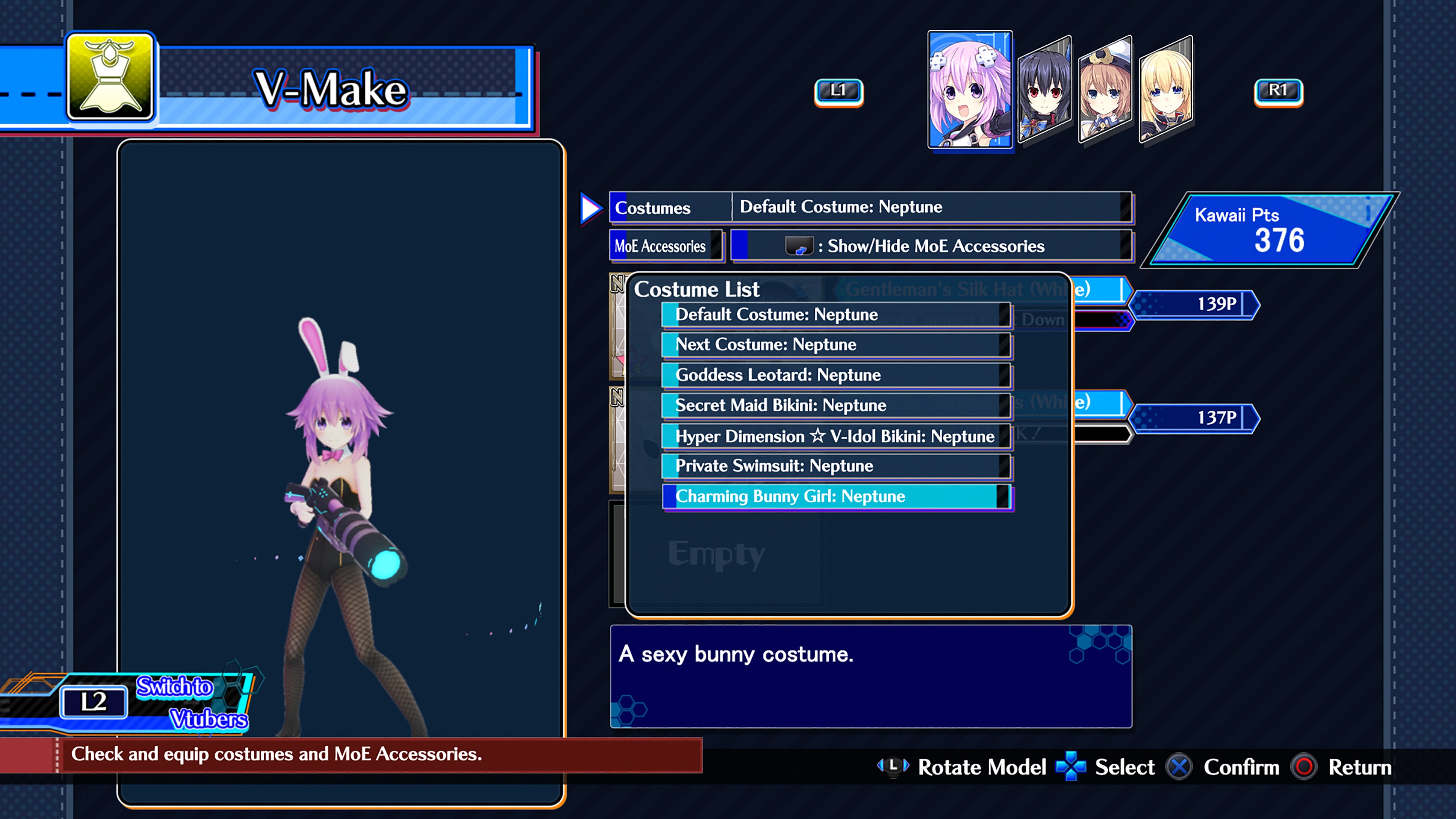1456x819 pixels.
Task: Open the Default Costume: Neptune entry
Action: coord(836,315)
